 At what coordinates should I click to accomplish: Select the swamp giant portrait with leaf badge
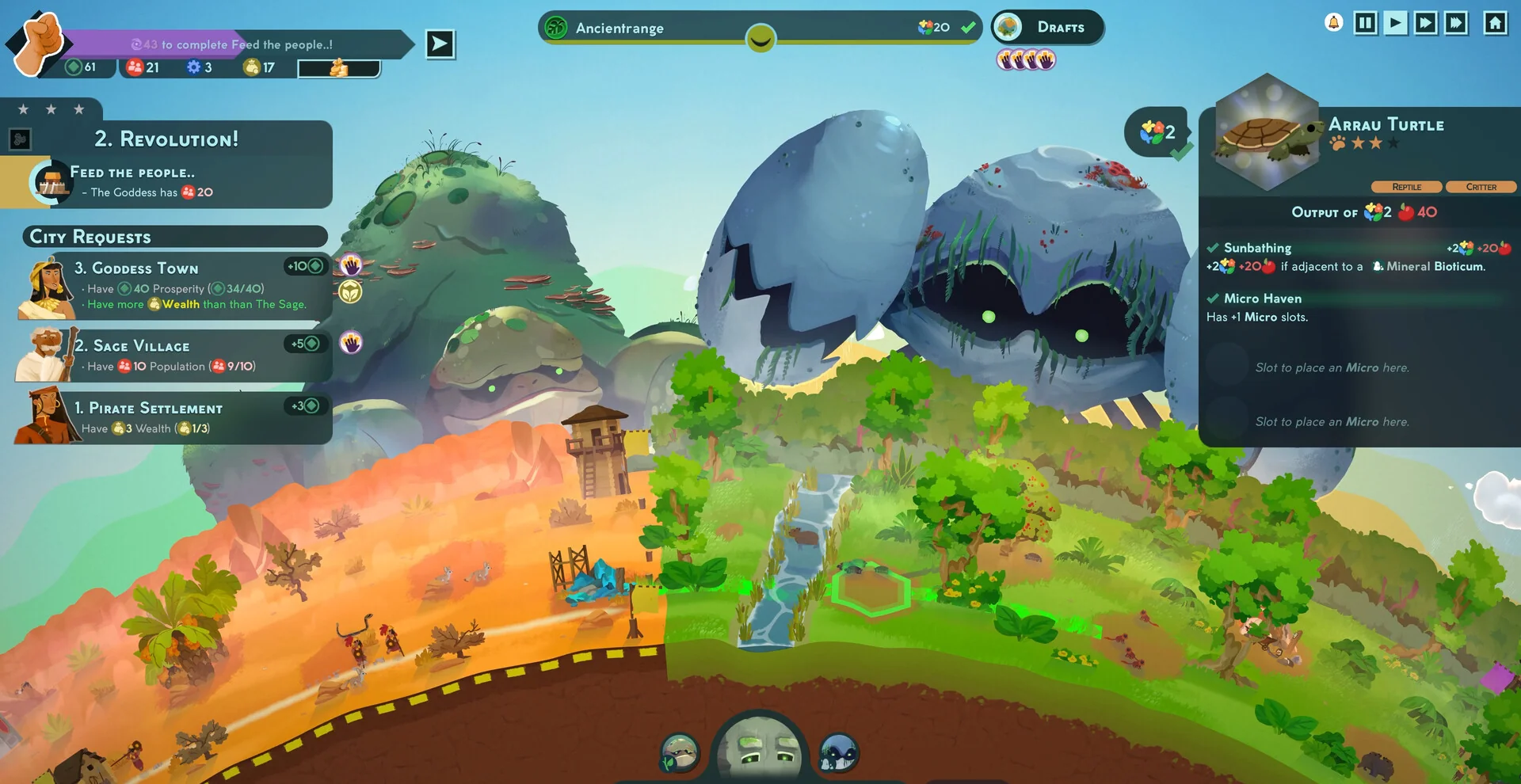coord(680,752)
